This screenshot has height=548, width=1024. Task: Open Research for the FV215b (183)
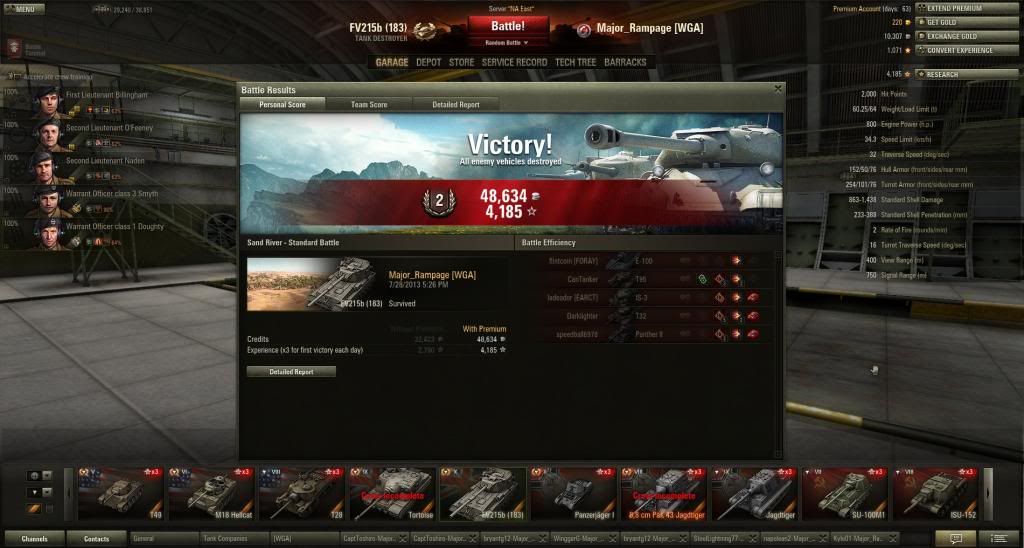(942, 74)
